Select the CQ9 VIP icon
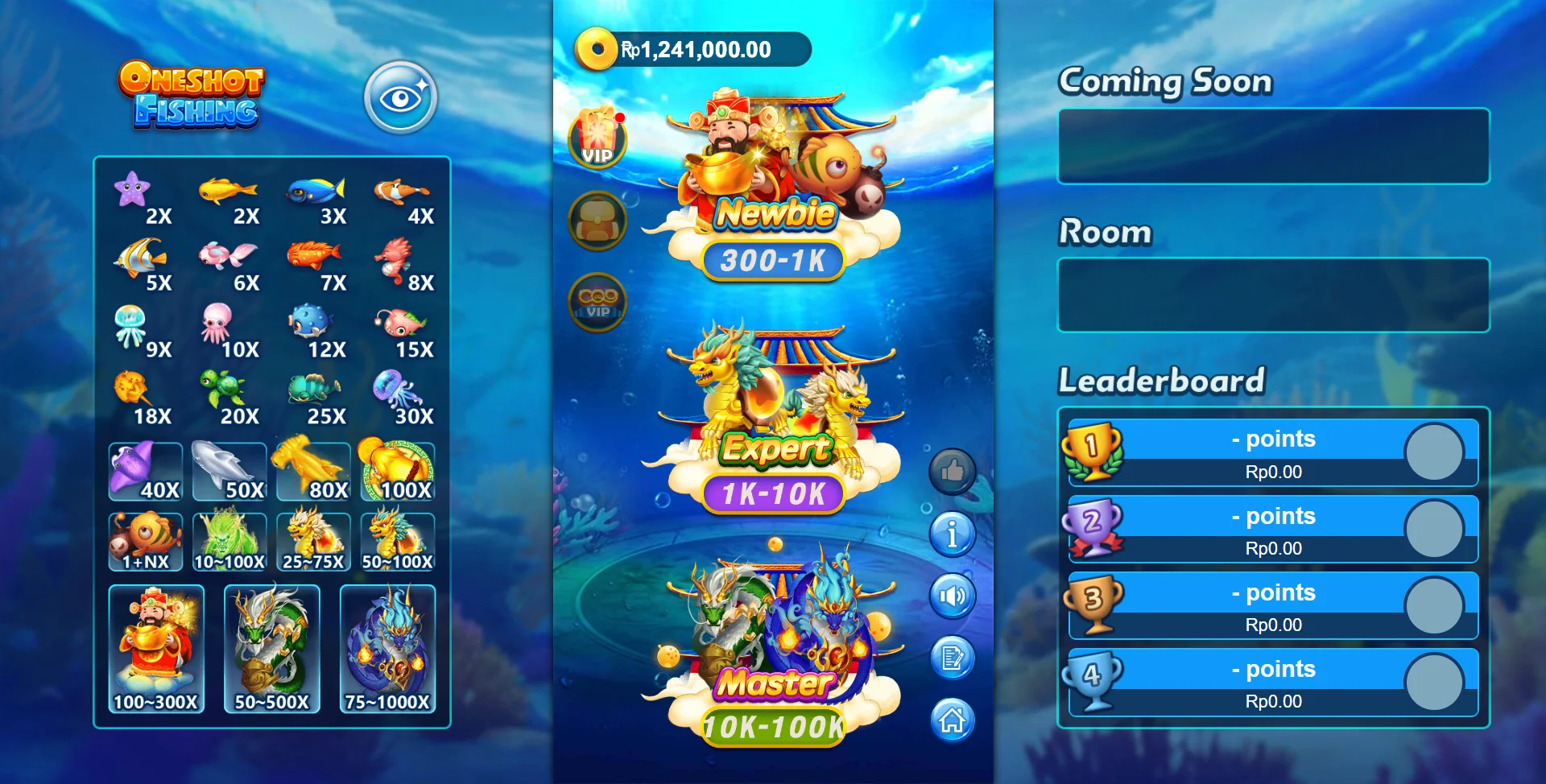This screenshot has height=784, width=1546. tap(595, 302)
